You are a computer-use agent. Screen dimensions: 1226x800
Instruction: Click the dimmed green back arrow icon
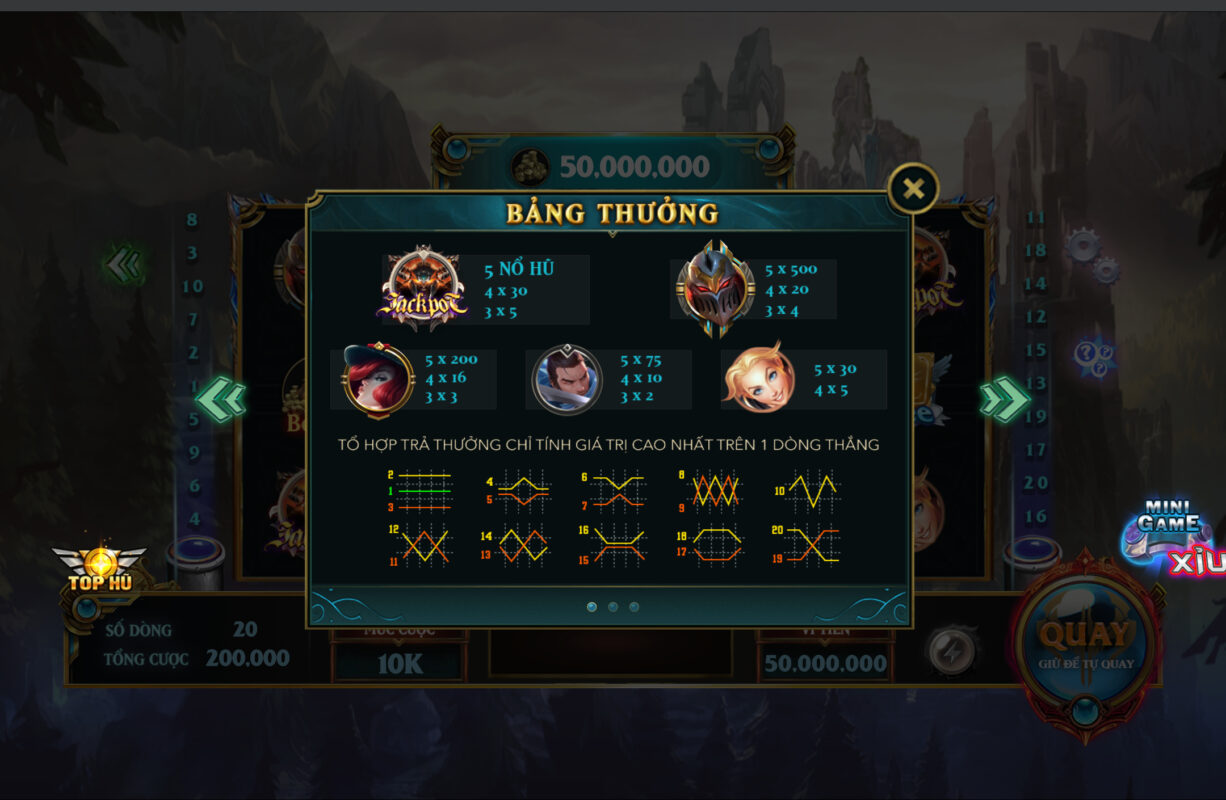(x=125, y=265)
